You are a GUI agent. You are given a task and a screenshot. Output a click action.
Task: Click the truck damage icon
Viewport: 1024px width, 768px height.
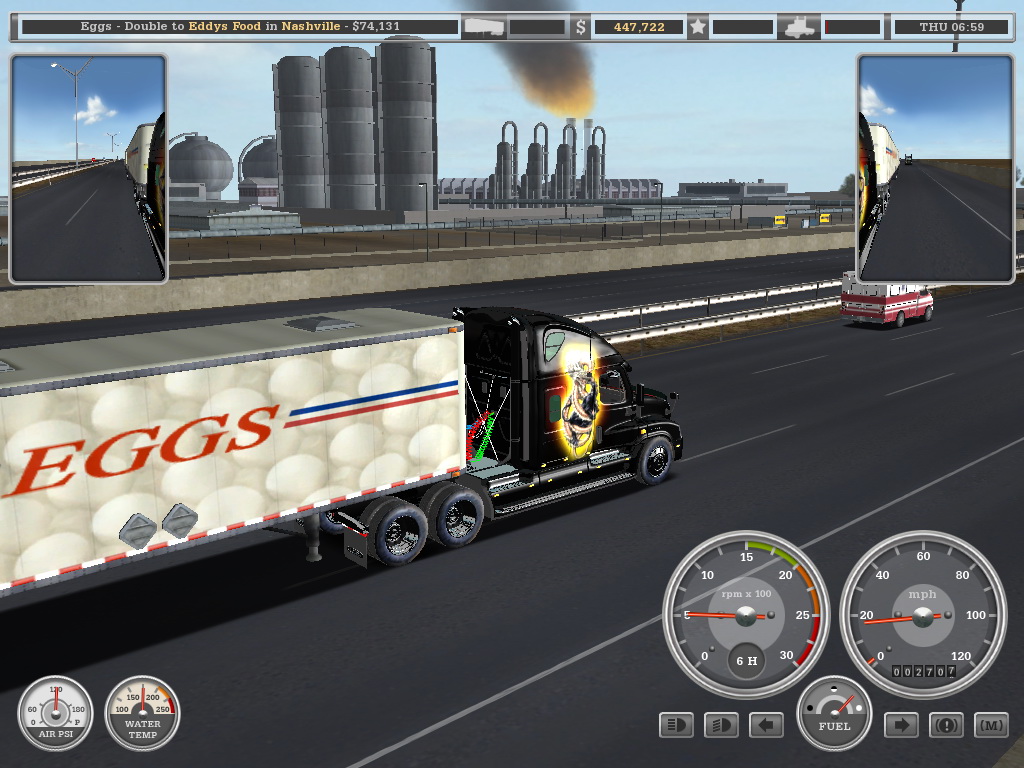[801, 27]
